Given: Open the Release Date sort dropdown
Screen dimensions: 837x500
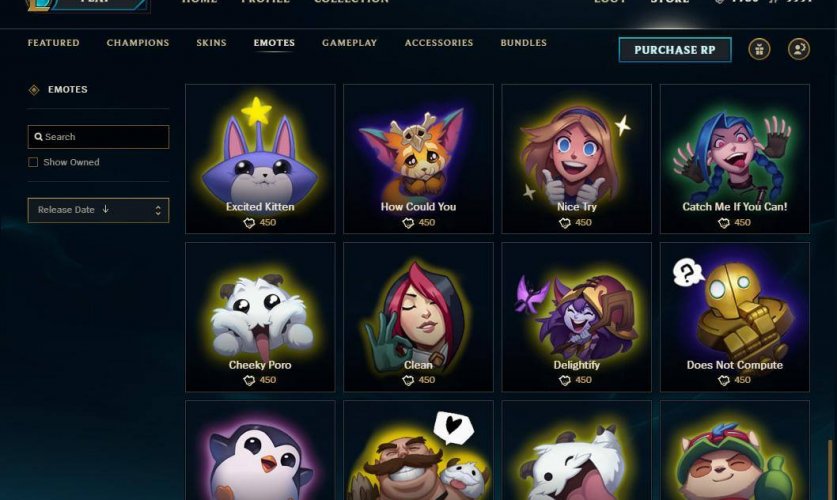Looking at the screenshot, I should pos(98,210).
